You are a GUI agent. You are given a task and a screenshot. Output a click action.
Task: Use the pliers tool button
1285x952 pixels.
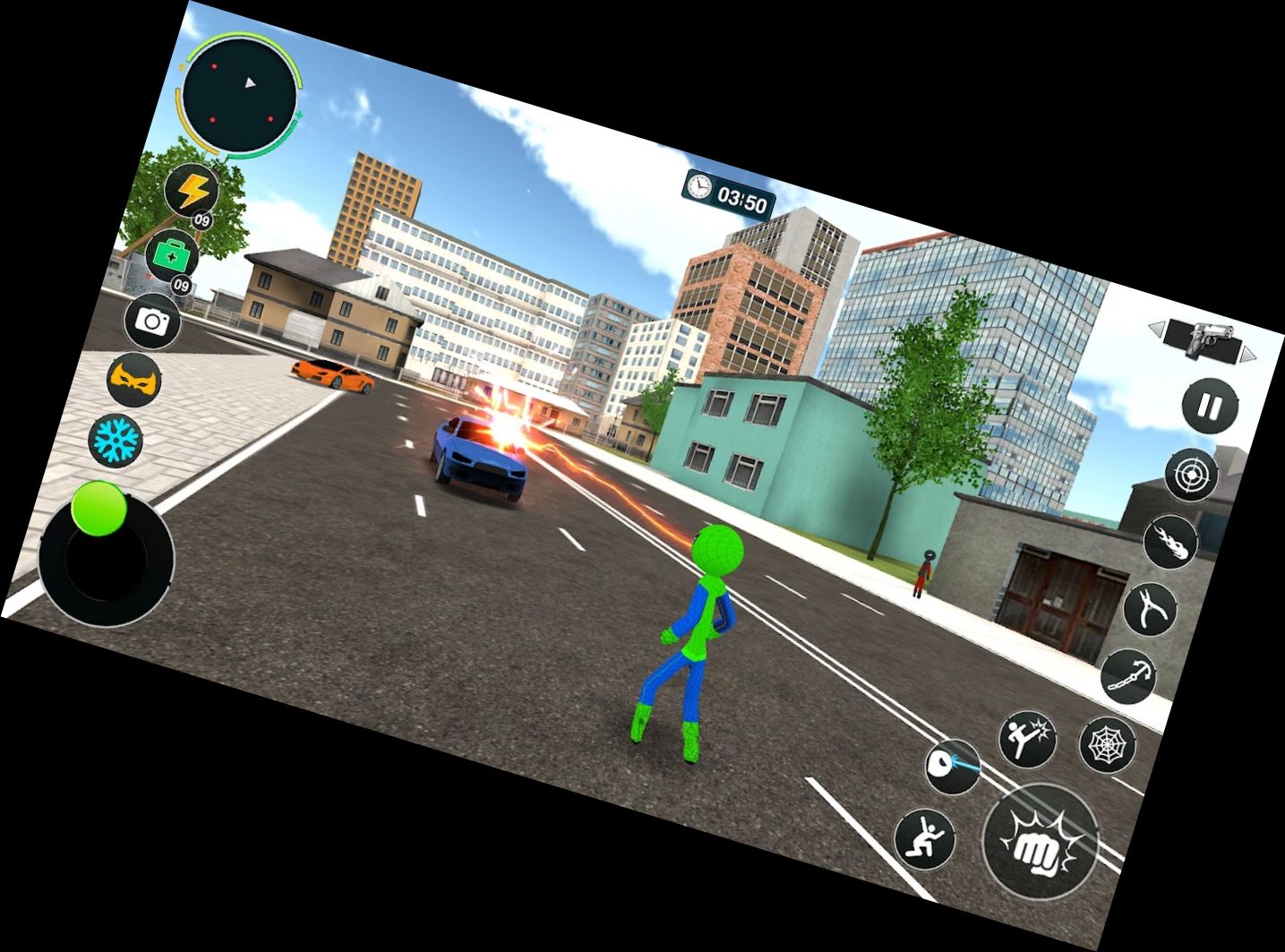[x=1151, y=608]
